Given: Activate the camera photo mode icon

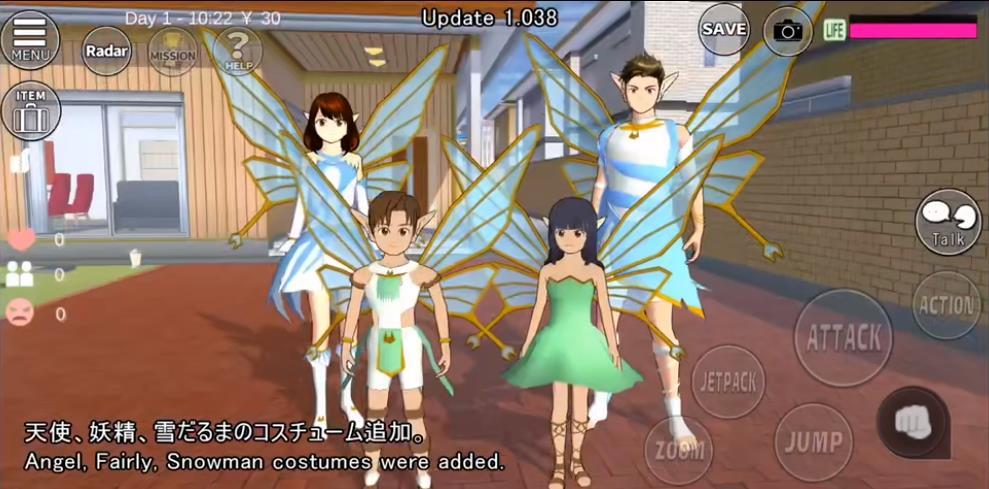Looking at the screenshot, I should 788,31.
